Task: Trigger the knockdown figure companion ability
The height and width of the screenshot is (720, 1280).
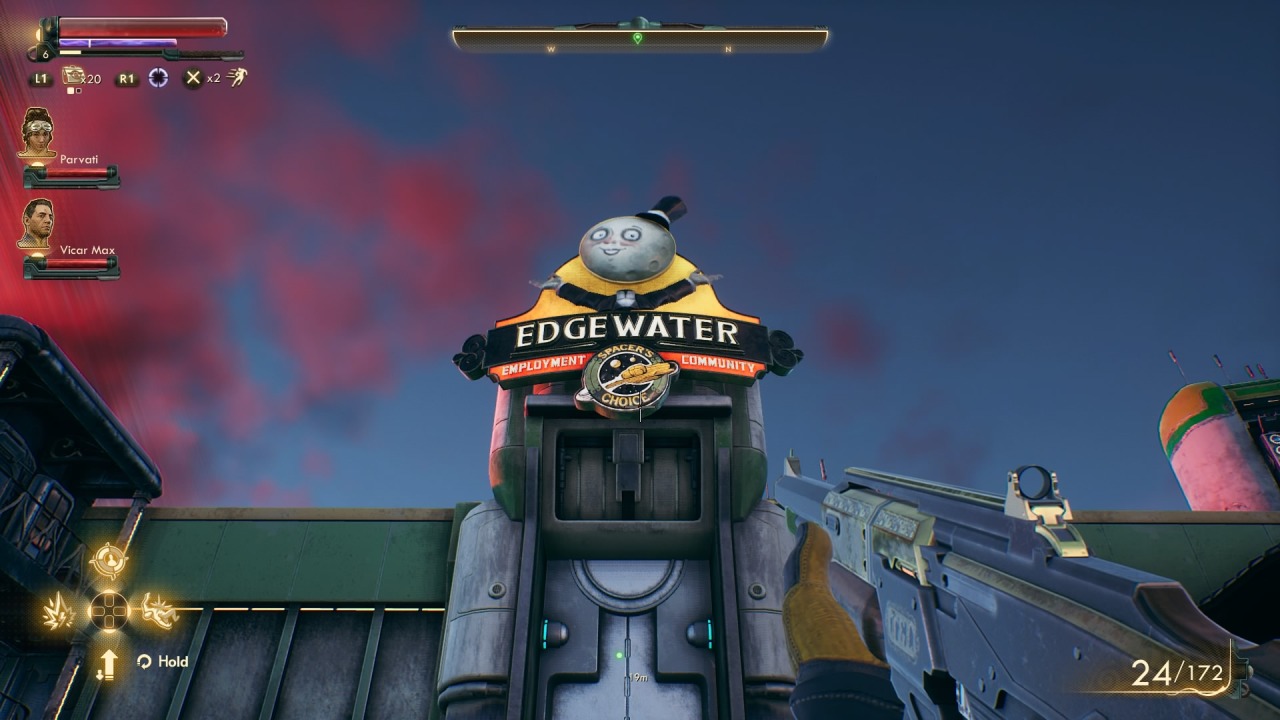Action: pyautogui.click(x=158, y=611)
